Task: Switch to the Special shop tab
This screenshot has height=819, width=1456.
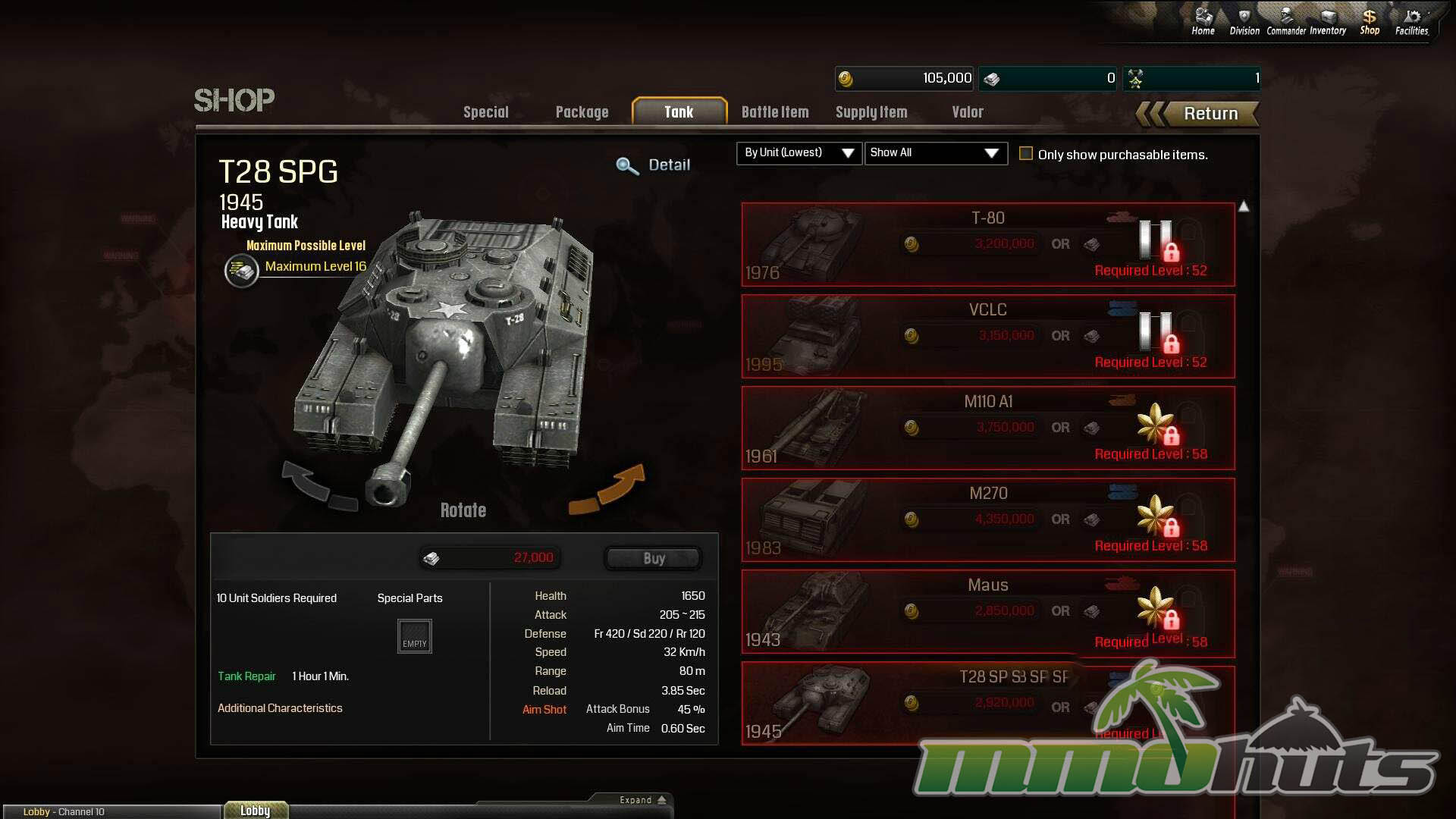Action: click(486, 112)
